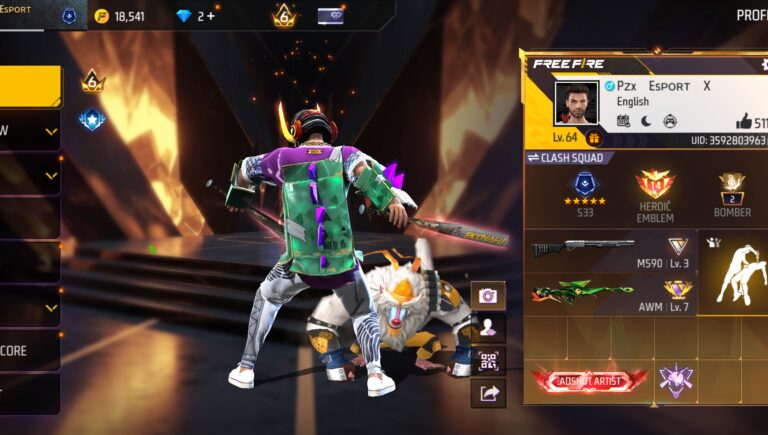The image size is (768, 435).
Task: Select the AWM sniper slot
Action: tap(612, 294)
